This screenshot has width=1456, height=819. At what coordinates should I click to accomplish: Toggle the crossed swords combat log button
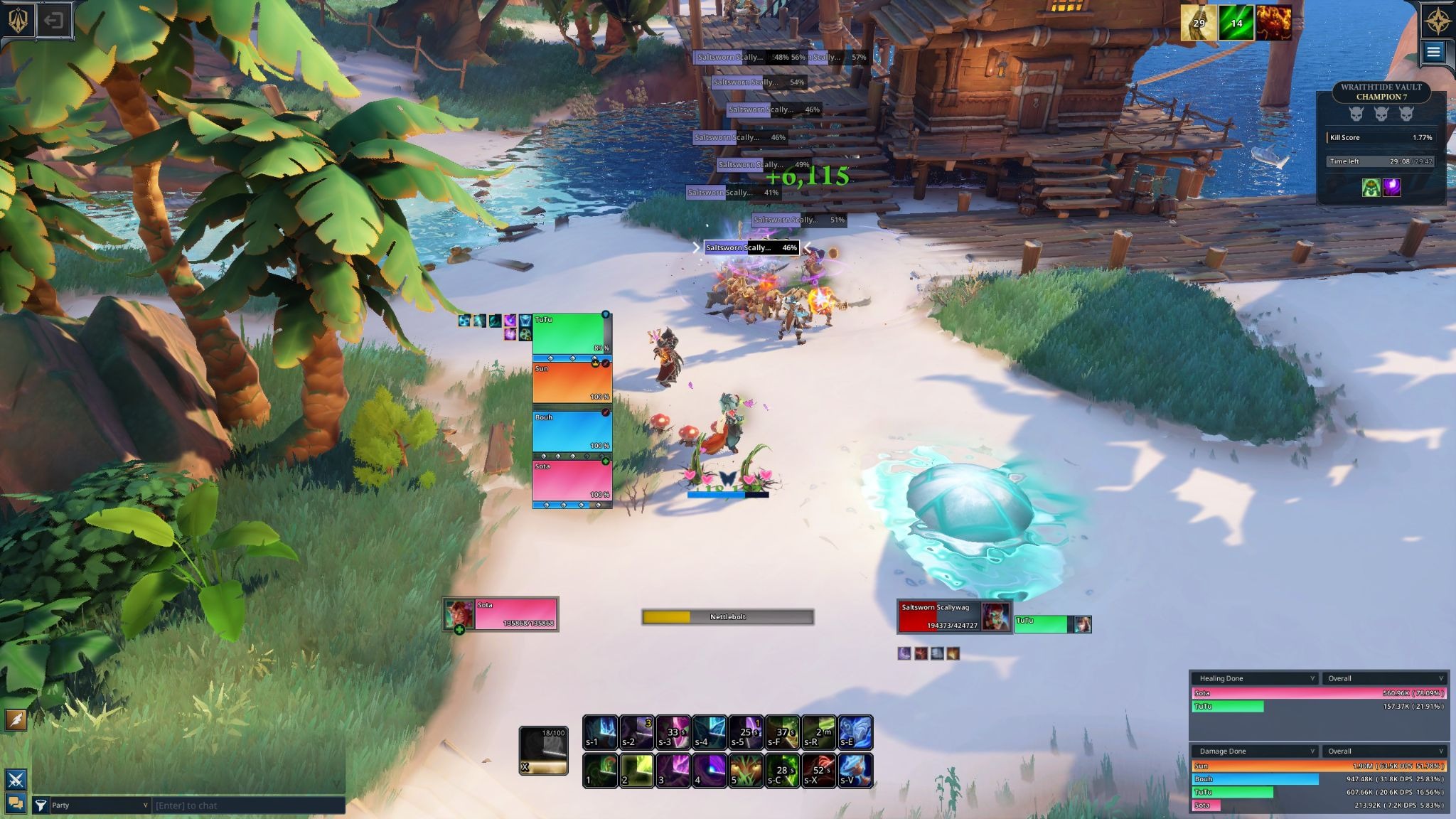(16, 779)
